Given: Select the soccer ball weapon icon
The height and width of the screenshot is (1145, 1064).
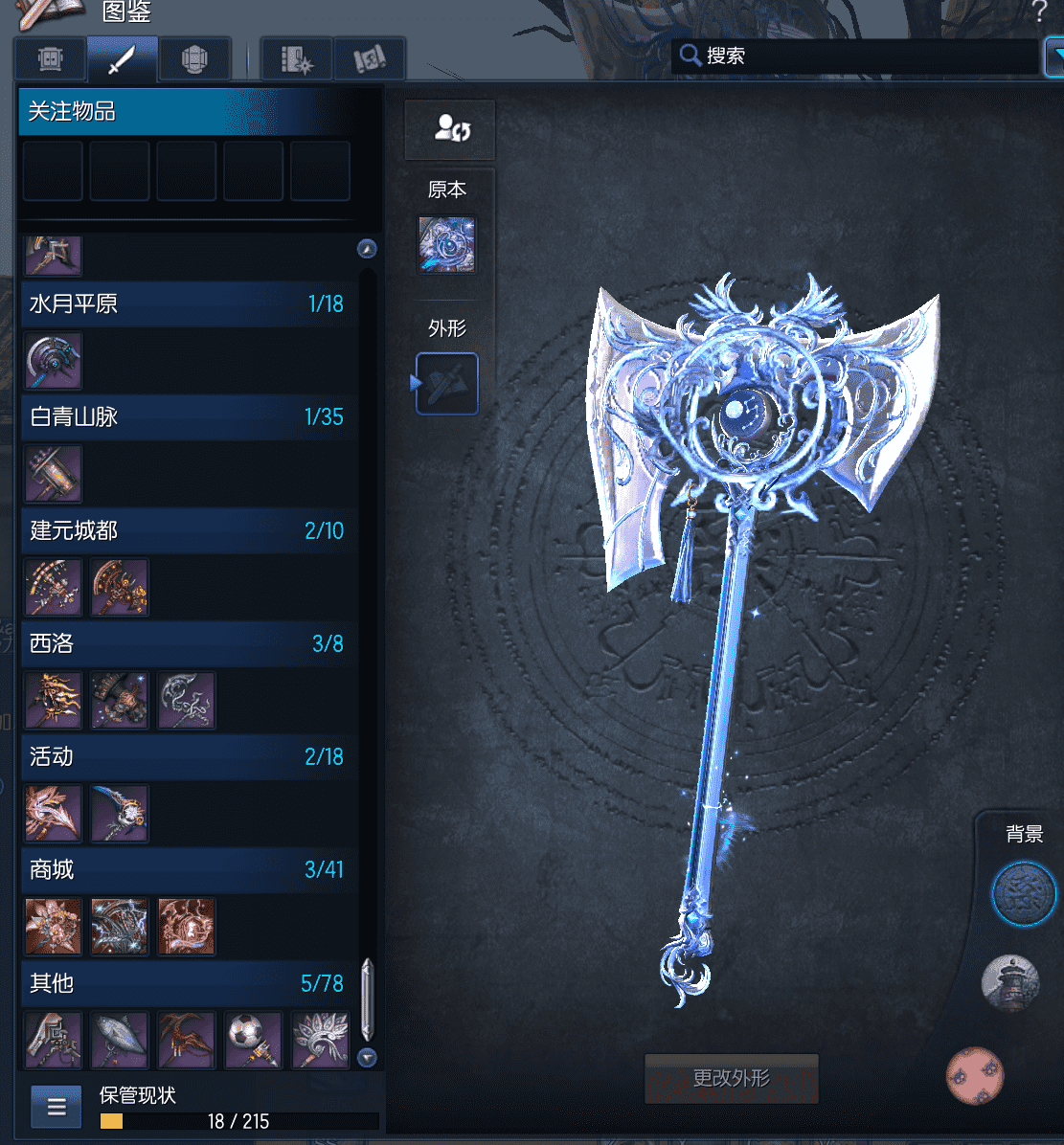Looking at the screenshot, I should click(254, 1040).
